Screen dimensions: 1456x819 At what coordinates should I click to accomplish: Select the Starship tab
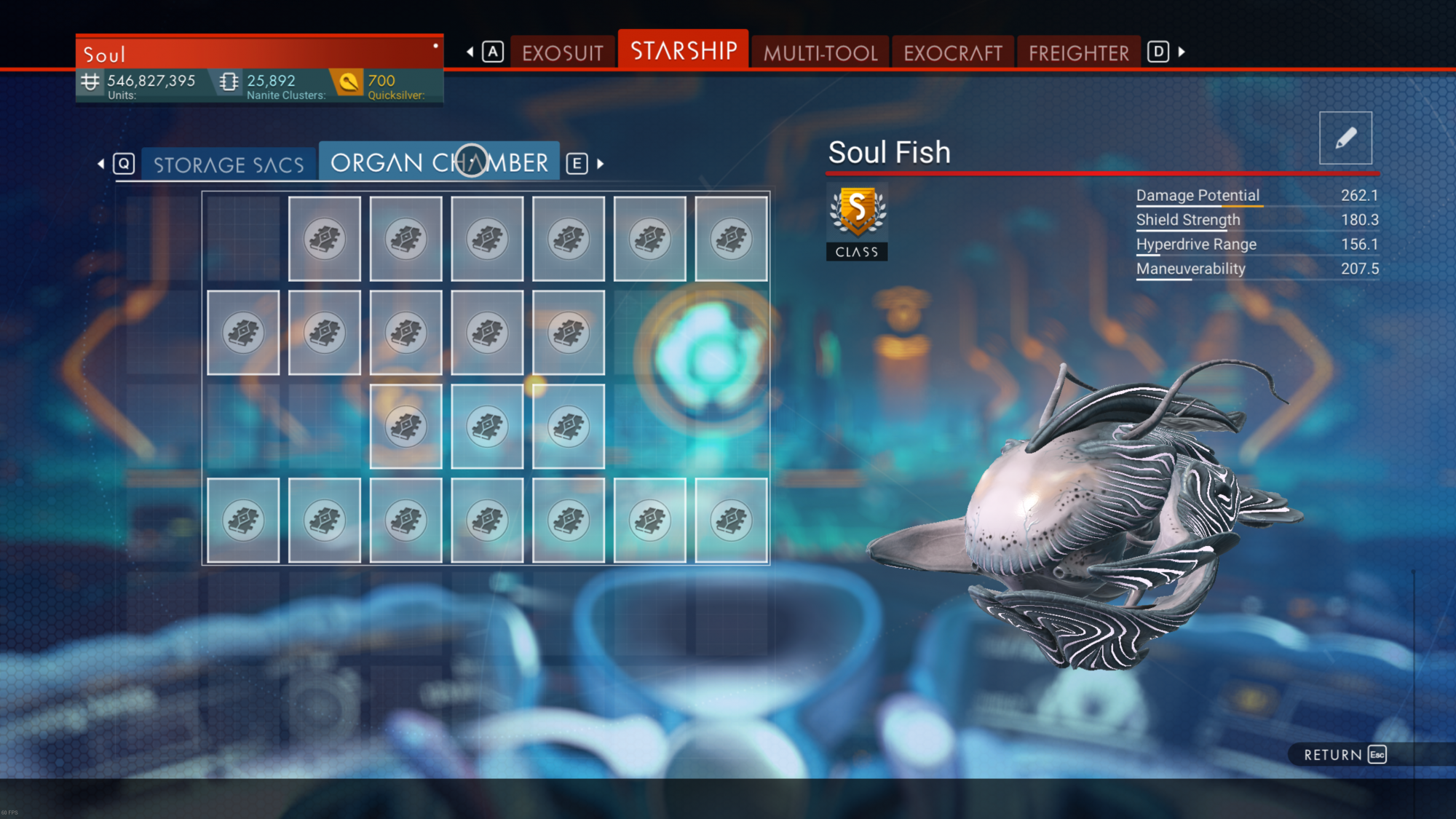tap(683, 51)
